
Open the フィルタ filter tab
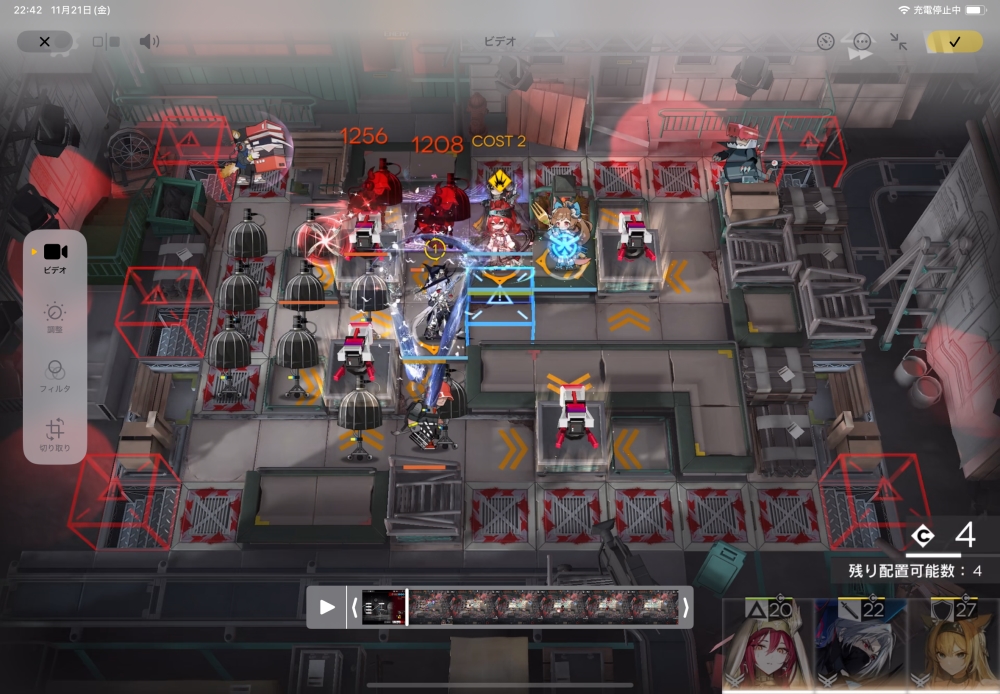point(55,375)
